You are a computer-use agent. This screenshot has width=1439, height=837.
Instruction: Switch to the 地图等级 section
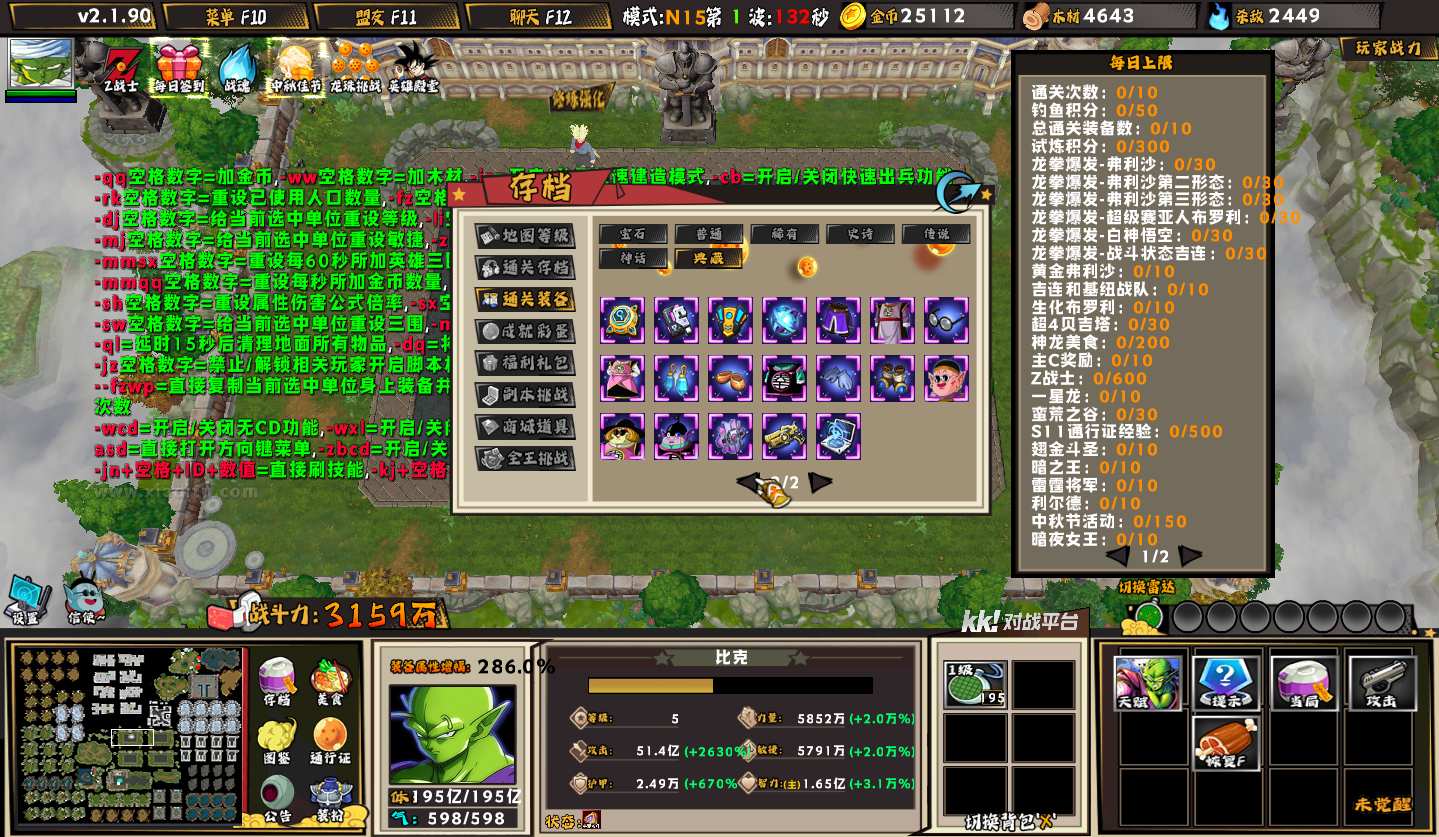[525, 236]
